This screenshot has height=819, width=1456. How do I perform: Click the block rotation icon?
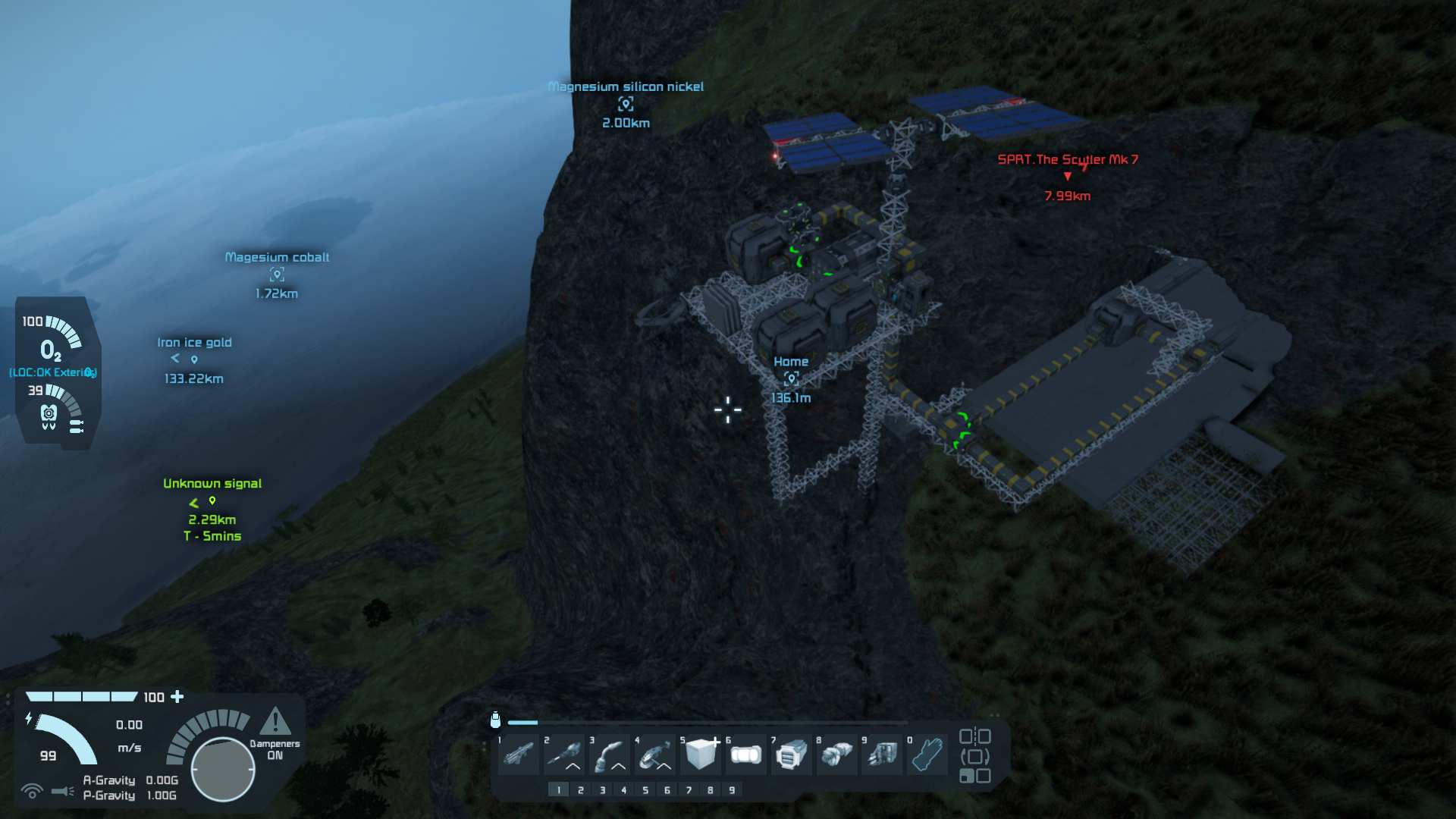click(x=974, y=756)
